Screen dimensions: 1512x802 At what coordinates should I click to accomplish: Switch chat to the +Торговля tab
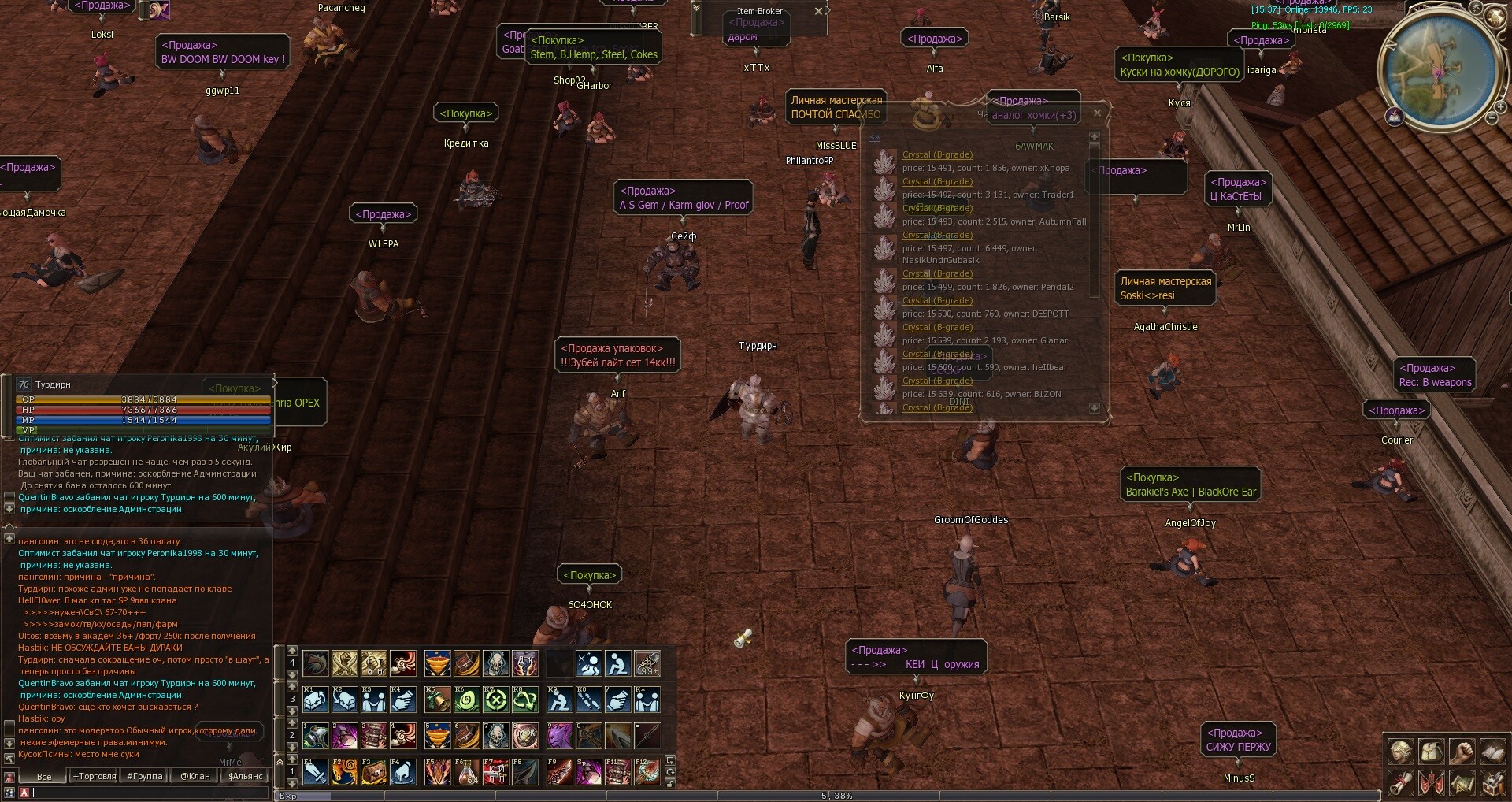(94, 776)
